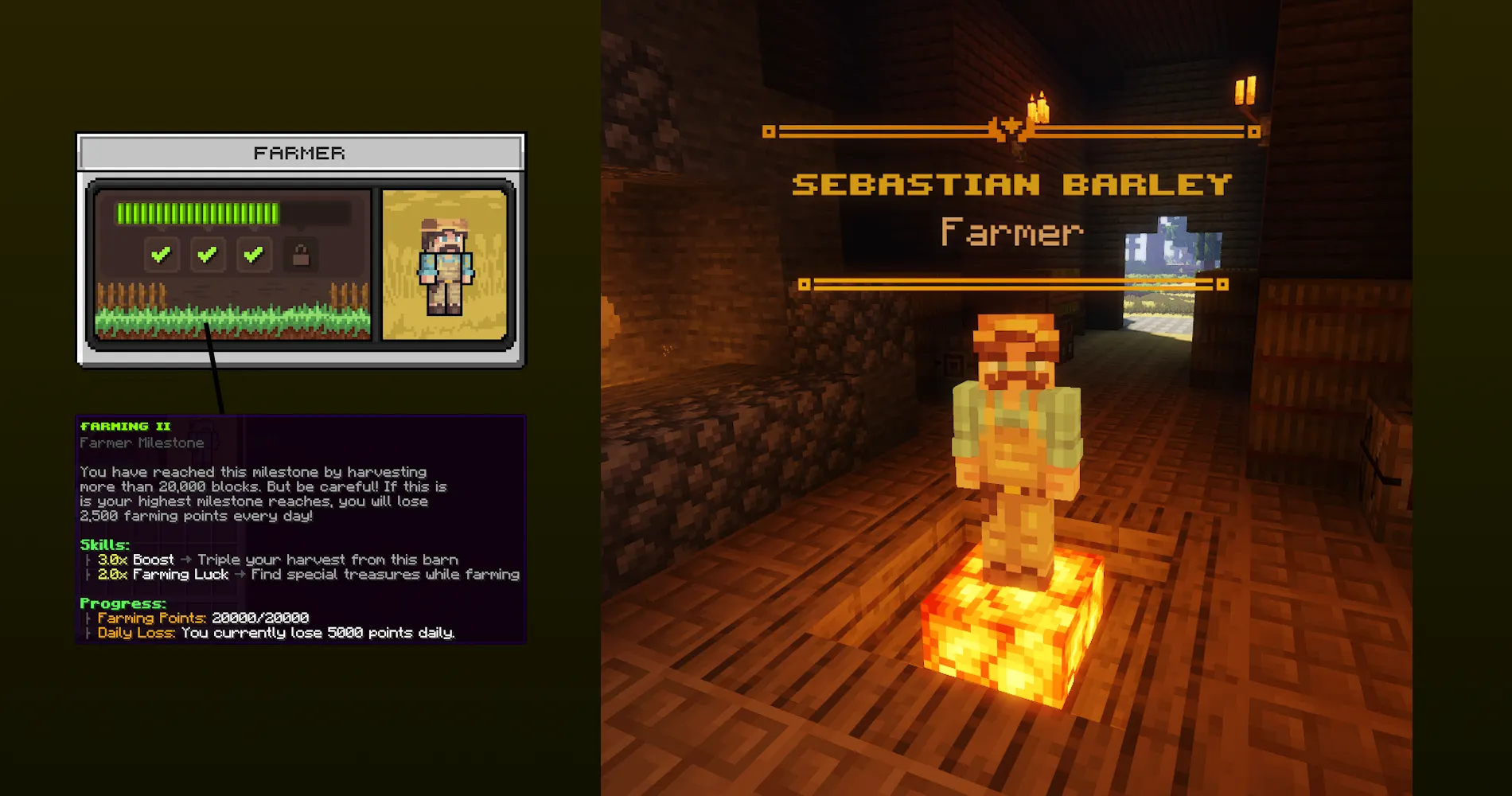Image resolution: width=1512 pixels, height=796 pixels.
Task: Select the FARMER title bar tab
Action: coord(300,153)
